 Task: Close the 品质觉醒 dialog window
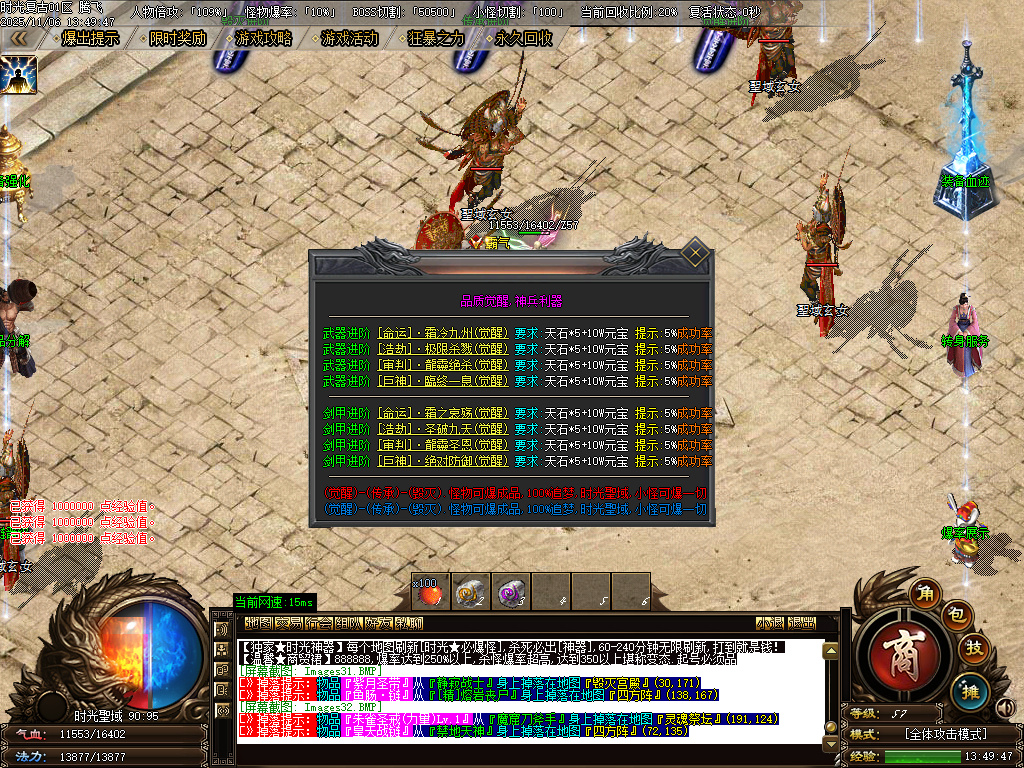[x=696, y=255]
